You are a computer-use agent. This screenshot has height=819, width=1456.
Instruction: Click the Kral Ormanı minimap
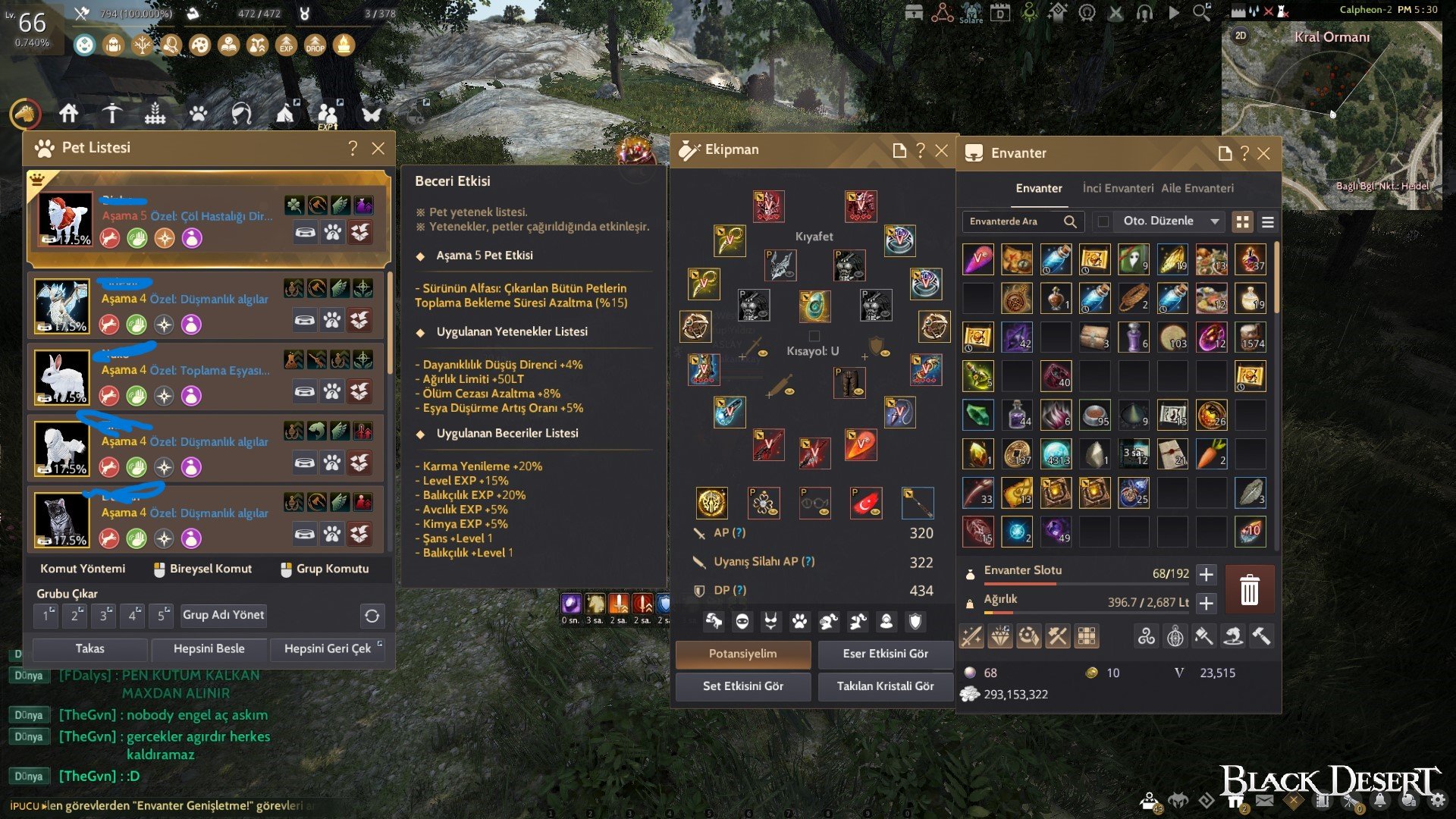[1331, 114]
